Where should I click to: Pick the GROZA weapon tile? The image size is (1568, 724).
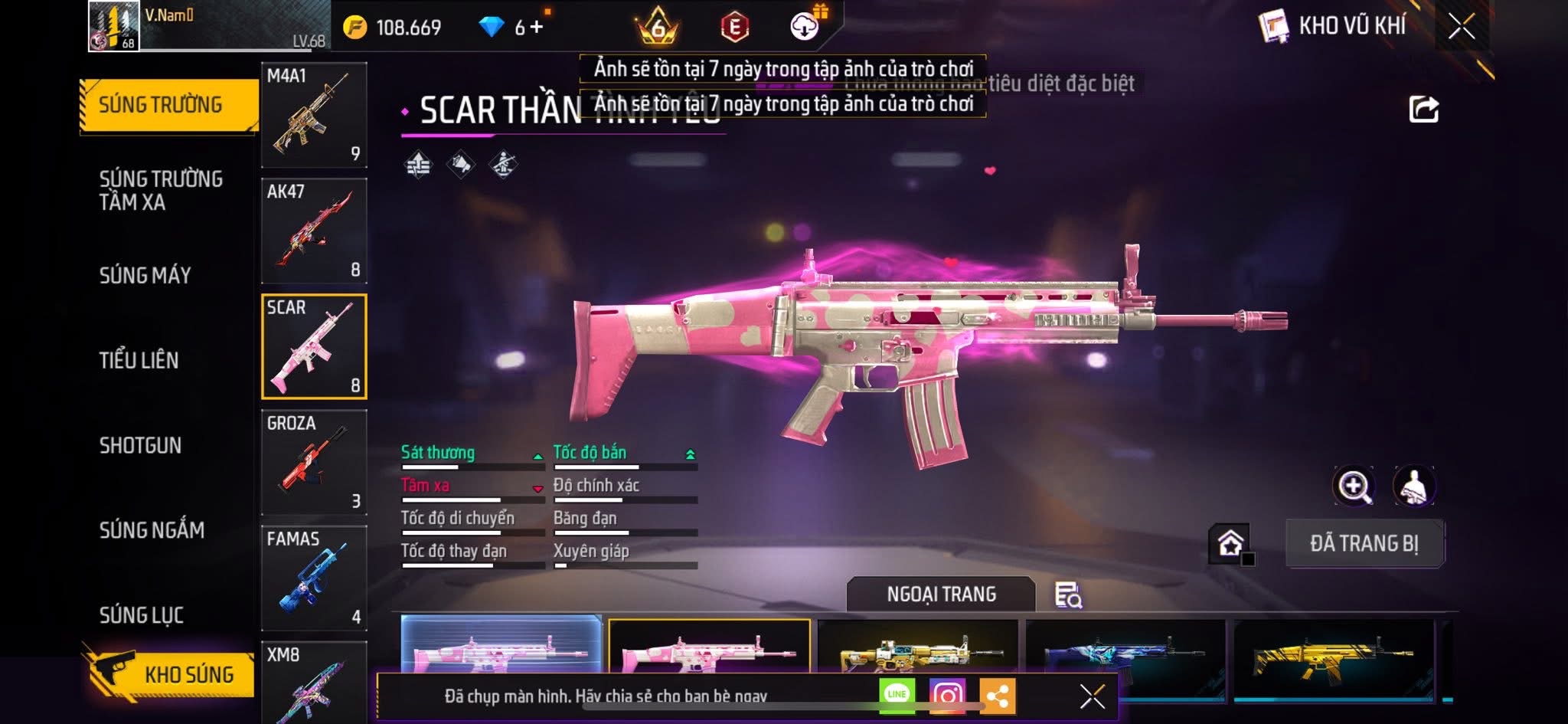coord(314,462)
